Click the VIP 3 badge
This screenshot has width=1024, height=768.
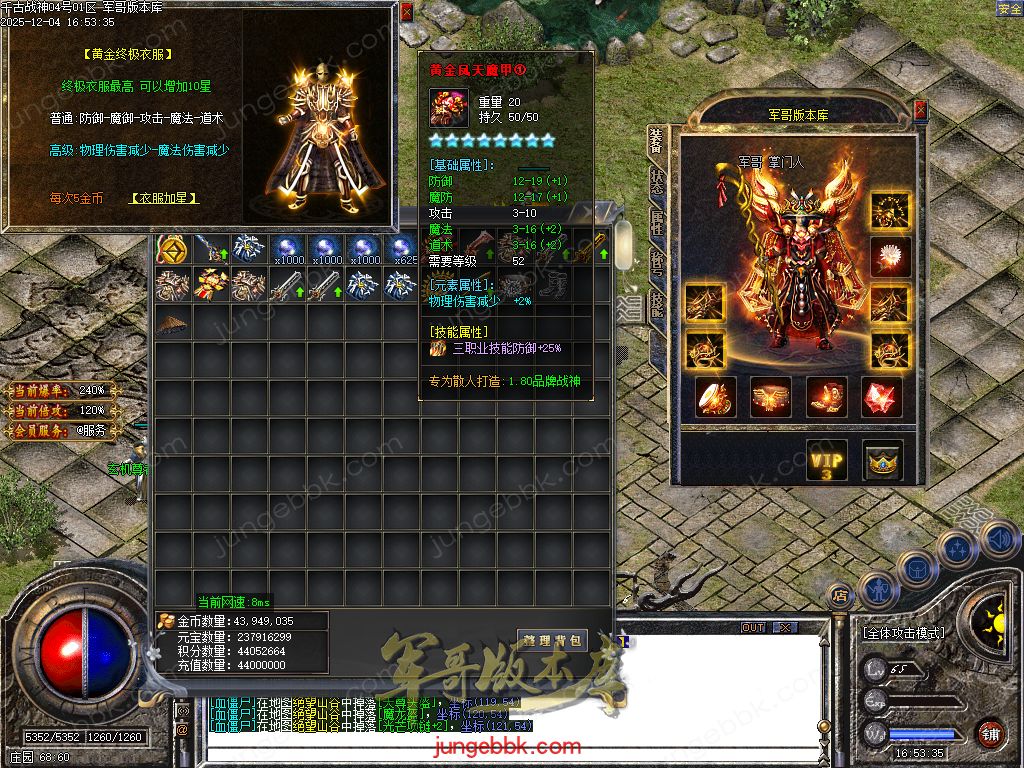[827, 461]
